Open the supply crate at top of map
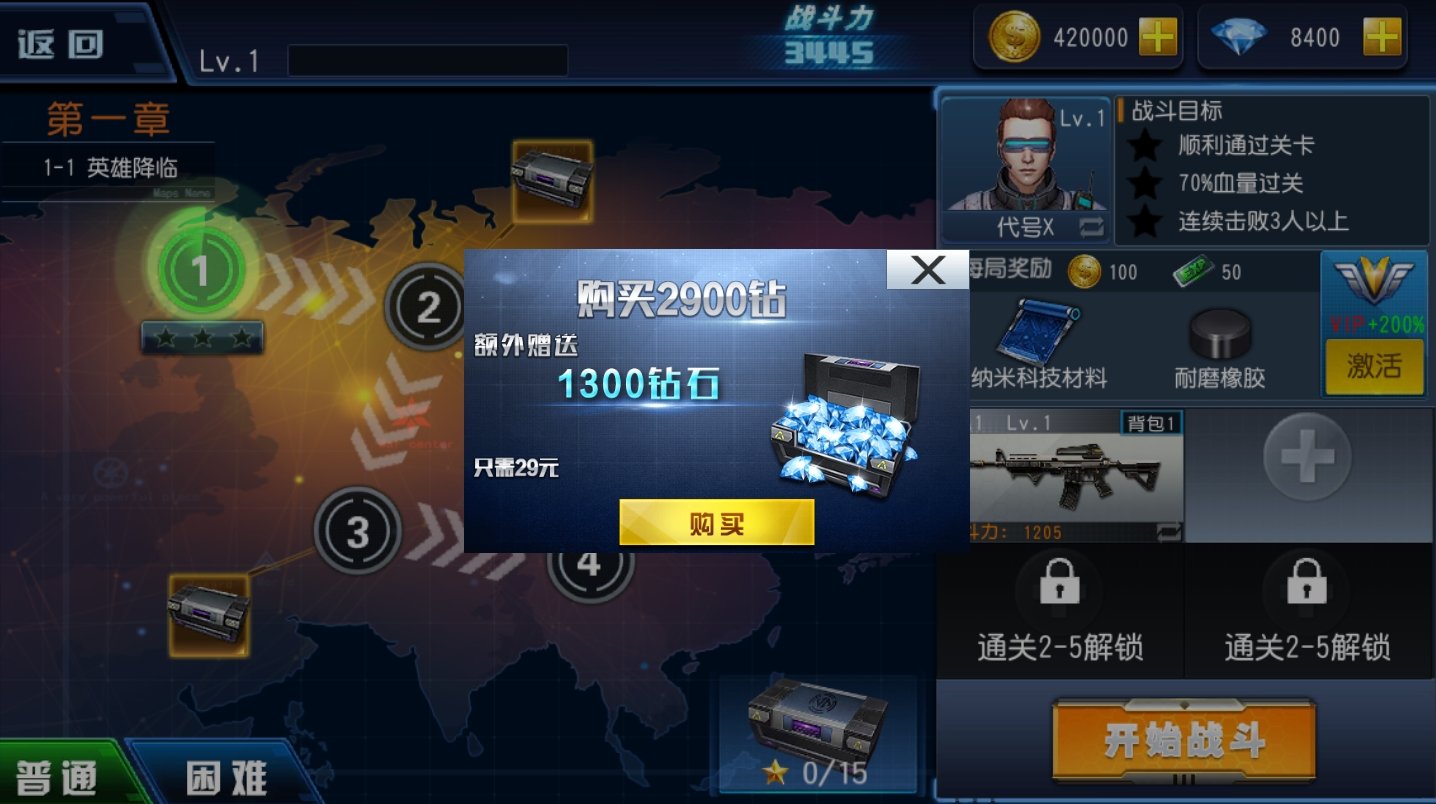This screenshot has width=1436, height=804. click(551, 182)
